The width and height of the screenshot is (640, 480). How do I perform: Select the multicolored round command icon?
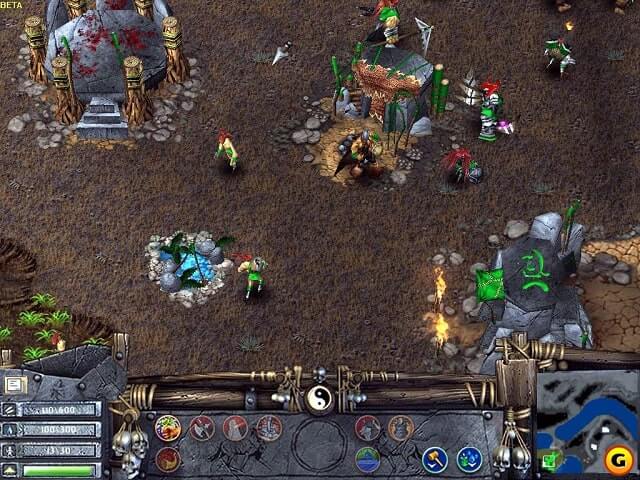(x=168, y=428)
